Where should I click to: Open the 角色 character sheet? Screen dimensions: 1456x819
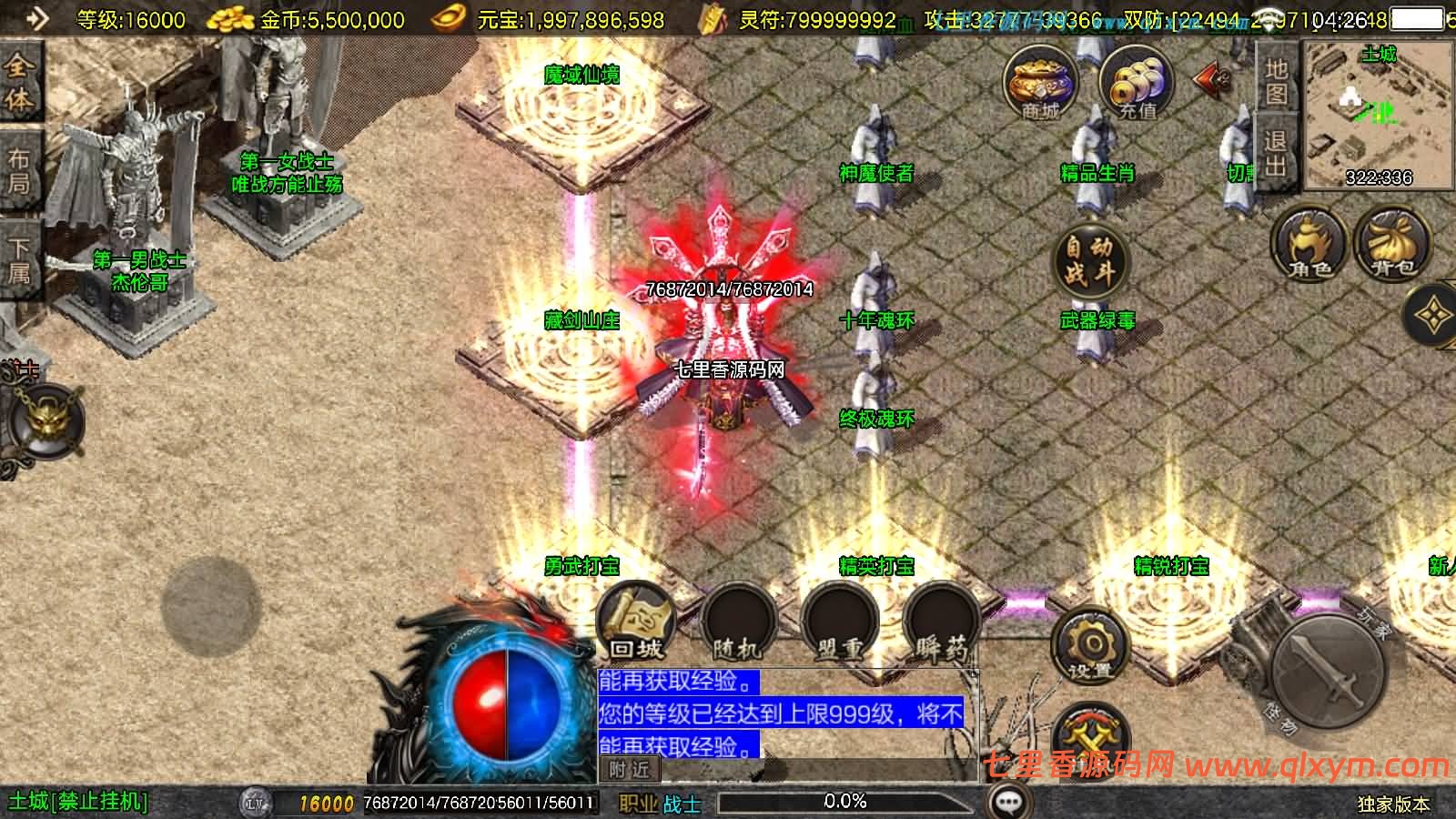[x=1309, y=244]
